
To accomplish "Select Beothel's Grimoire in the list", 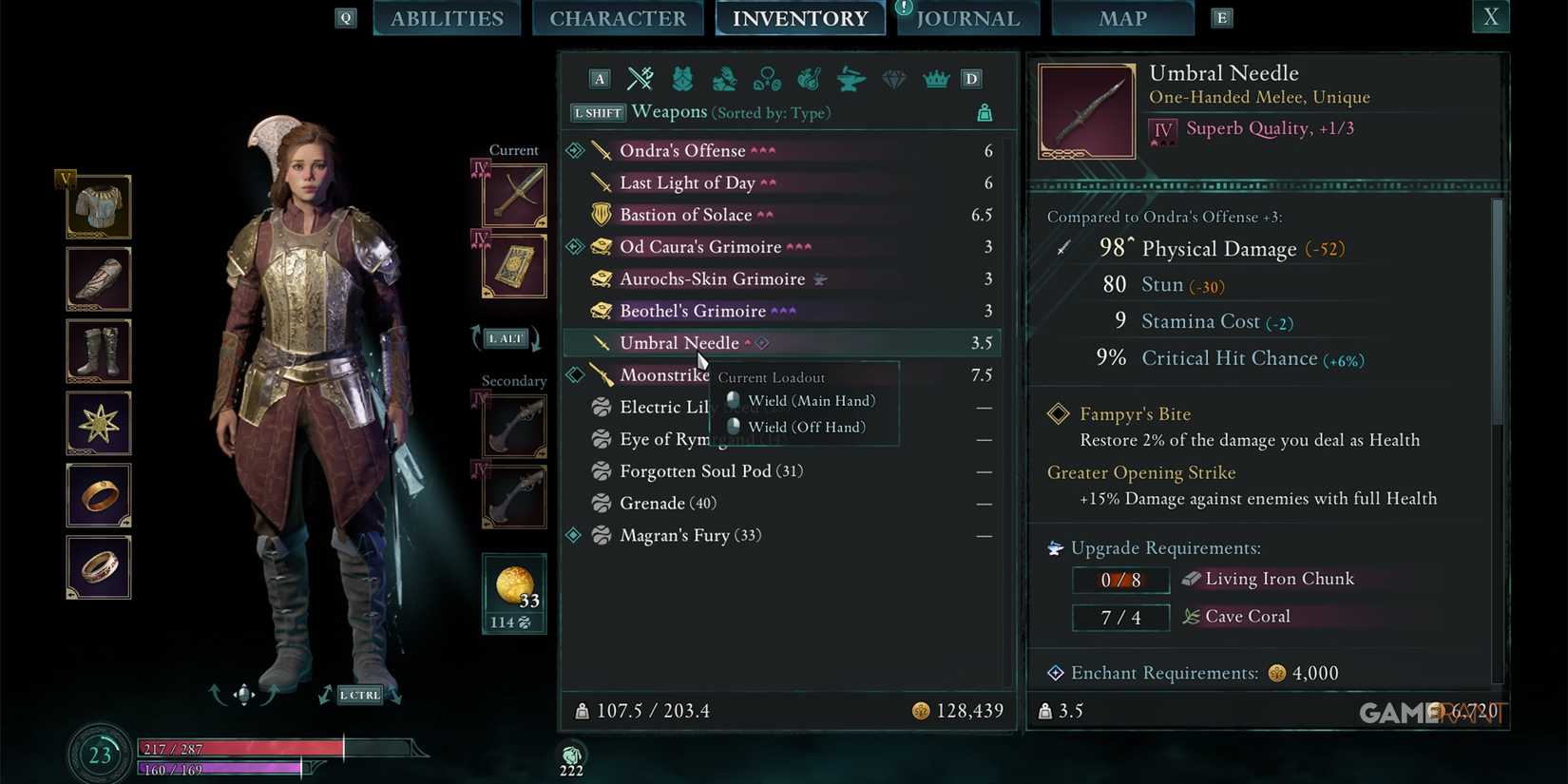I will point(694,311).
